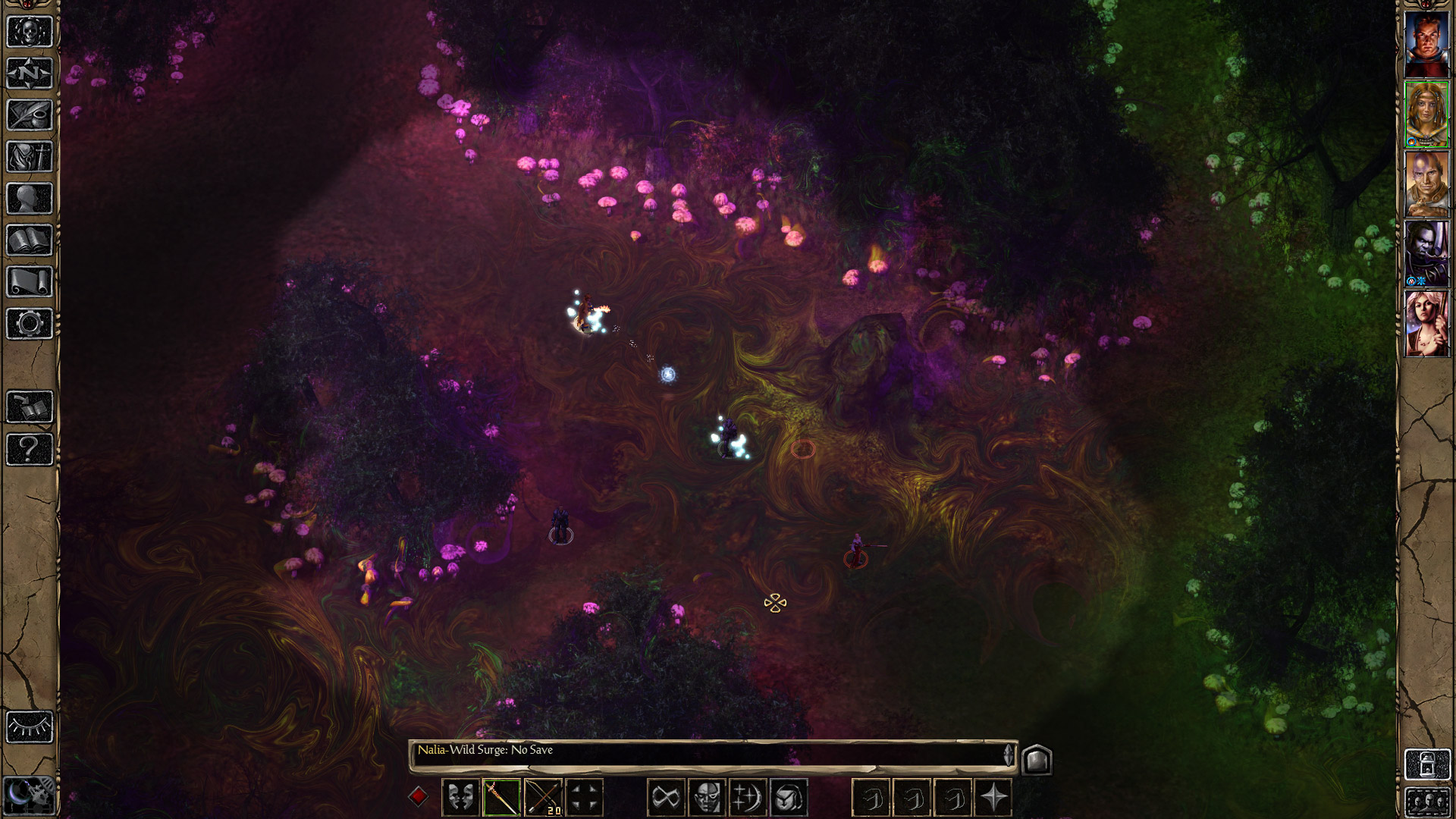
Task: Open the inventory armor-and-sword icon
Action: click(30, 157)
